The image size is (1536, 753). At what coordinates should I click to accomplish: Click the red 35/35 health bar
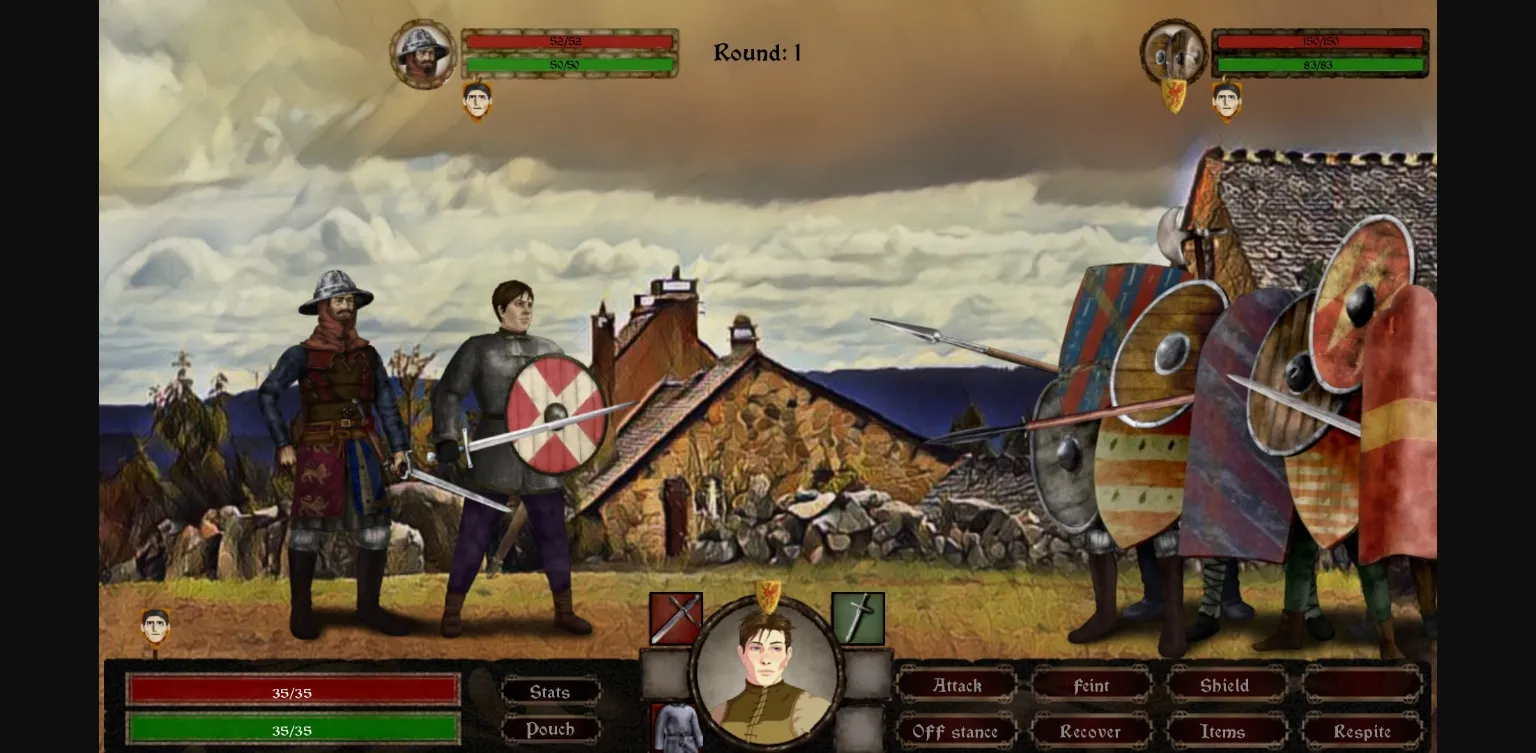(293, 691)
